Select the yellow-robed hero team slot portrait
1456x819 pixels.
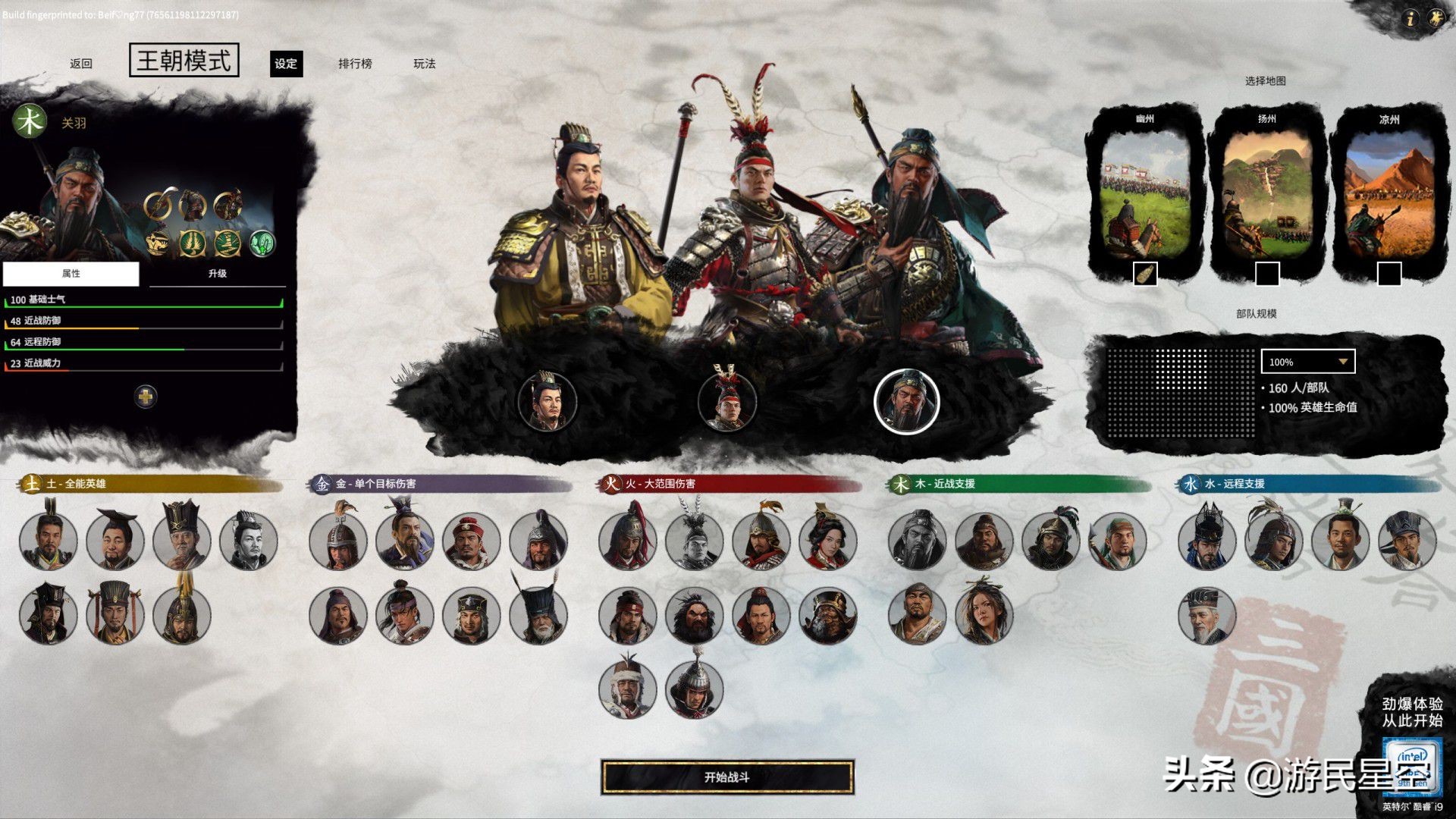547,401
